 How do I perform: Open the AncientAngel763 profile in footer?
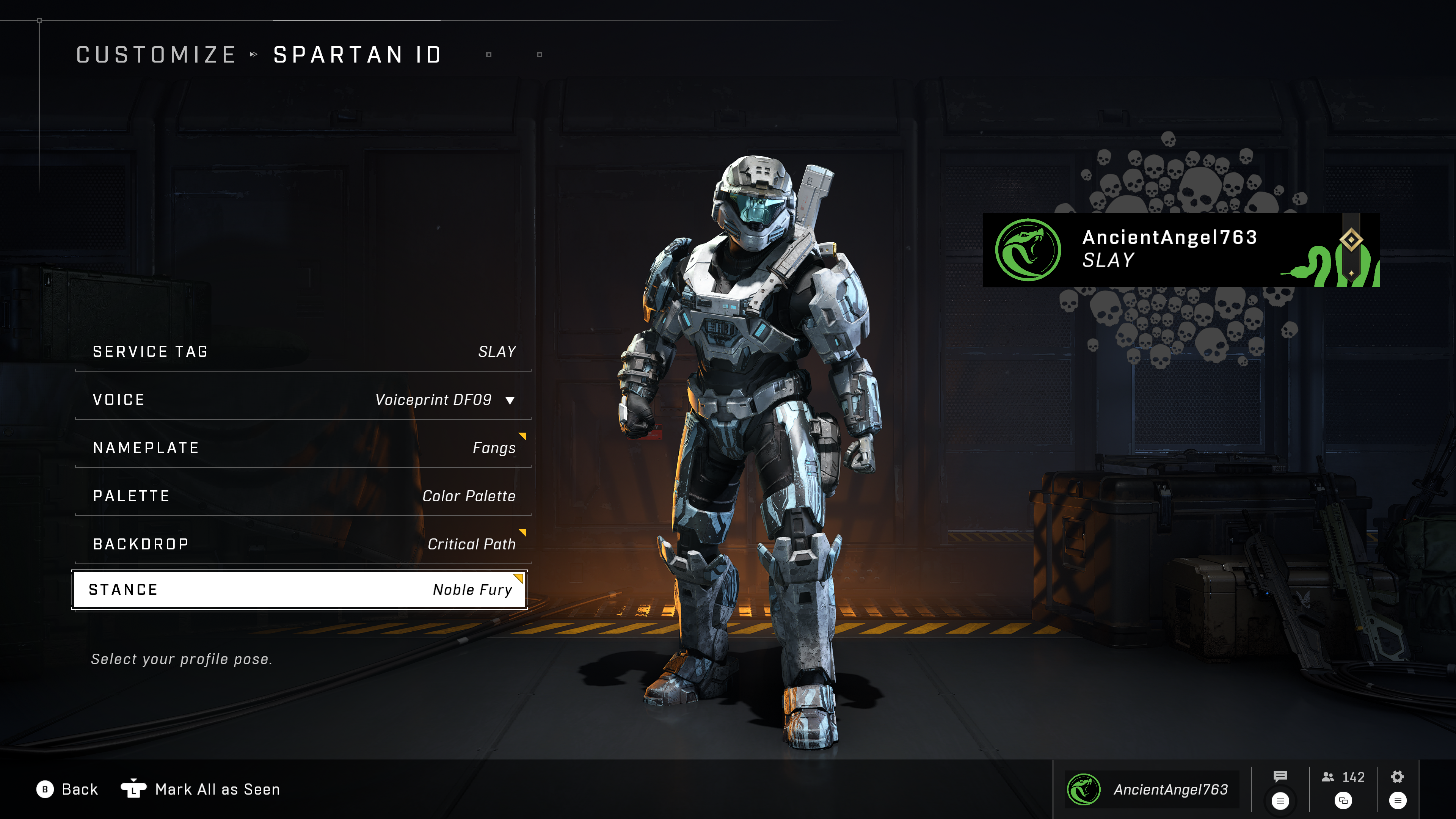pyautogui.click(x=1152, y=789)
